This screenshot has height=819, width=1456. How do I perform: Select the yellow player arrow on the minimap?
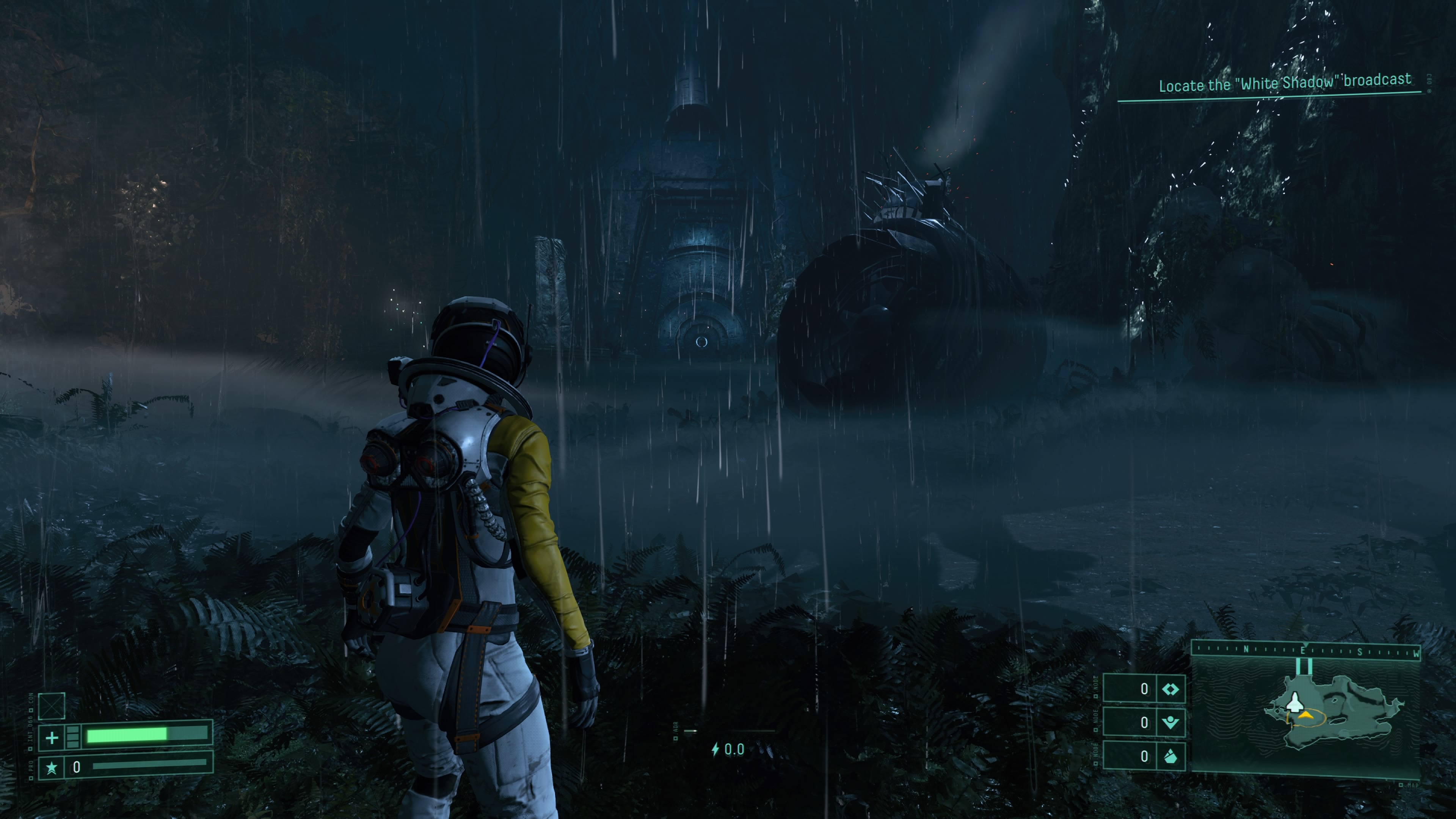[1305, 716]
